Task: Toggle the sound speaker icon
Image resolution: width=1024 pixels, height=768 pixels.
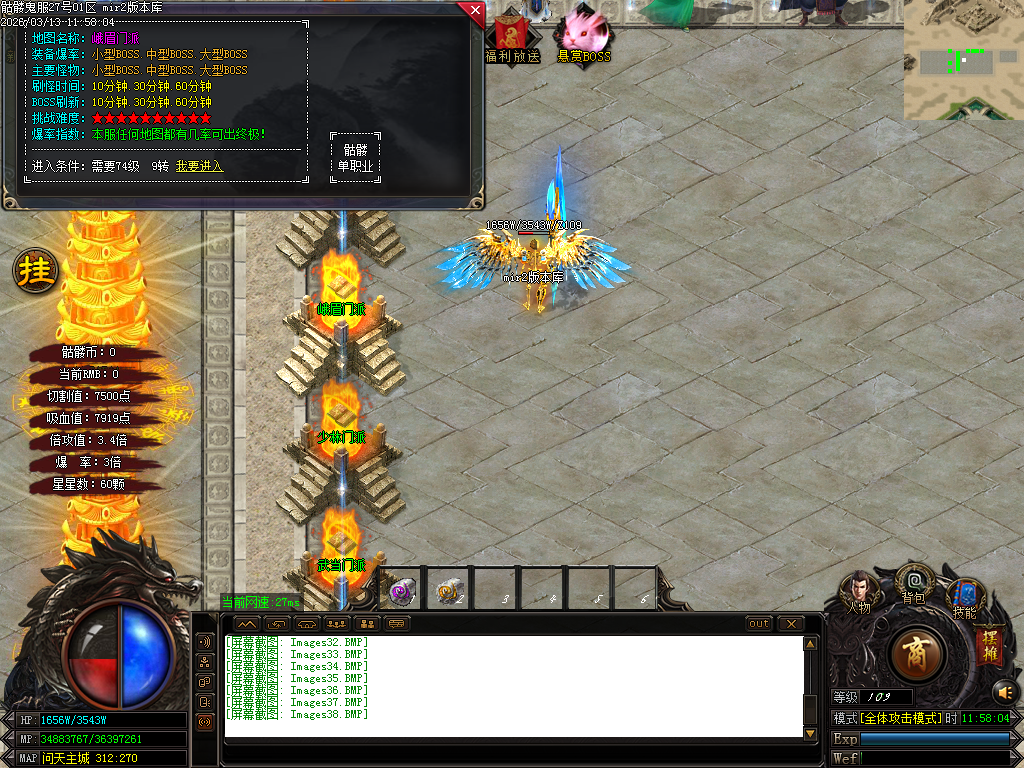Action: click(1004, 691)
